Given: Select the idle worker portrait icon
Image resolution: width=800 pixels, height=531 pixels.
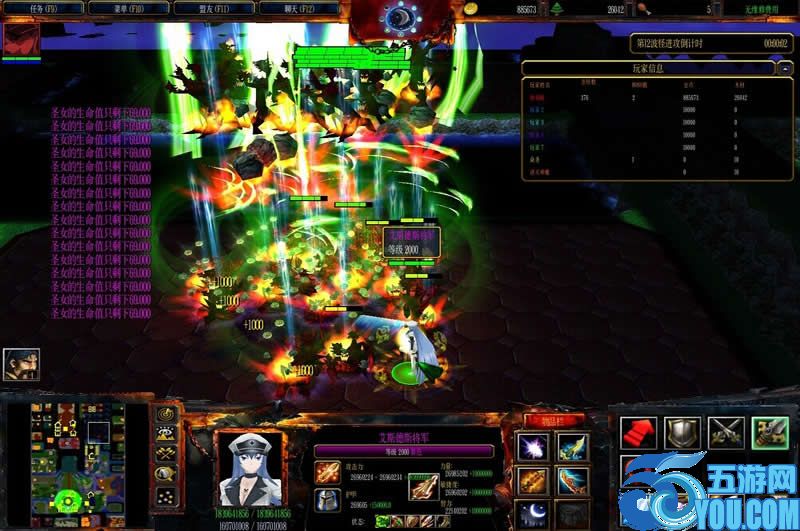Looking at the screenshot, I should (21, 365).
